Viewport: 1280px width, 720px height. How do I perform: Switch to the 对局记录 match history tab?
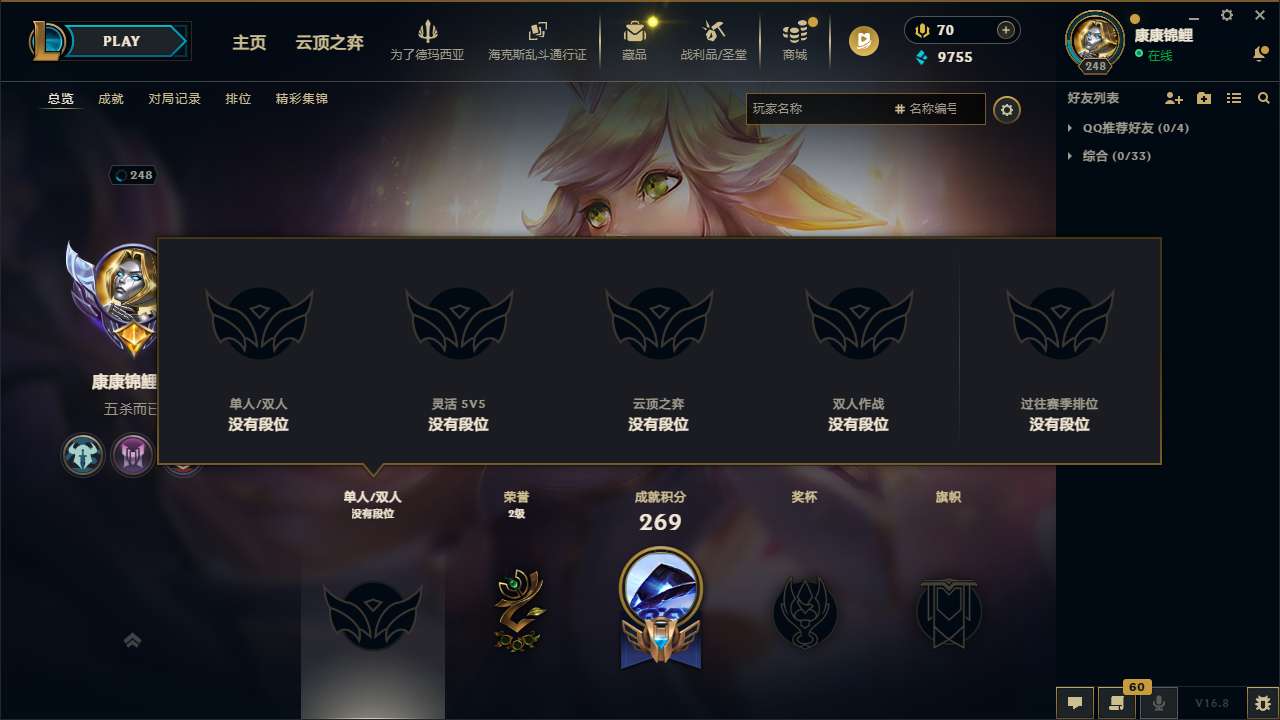pyautogui.click(x=172, y=98)
